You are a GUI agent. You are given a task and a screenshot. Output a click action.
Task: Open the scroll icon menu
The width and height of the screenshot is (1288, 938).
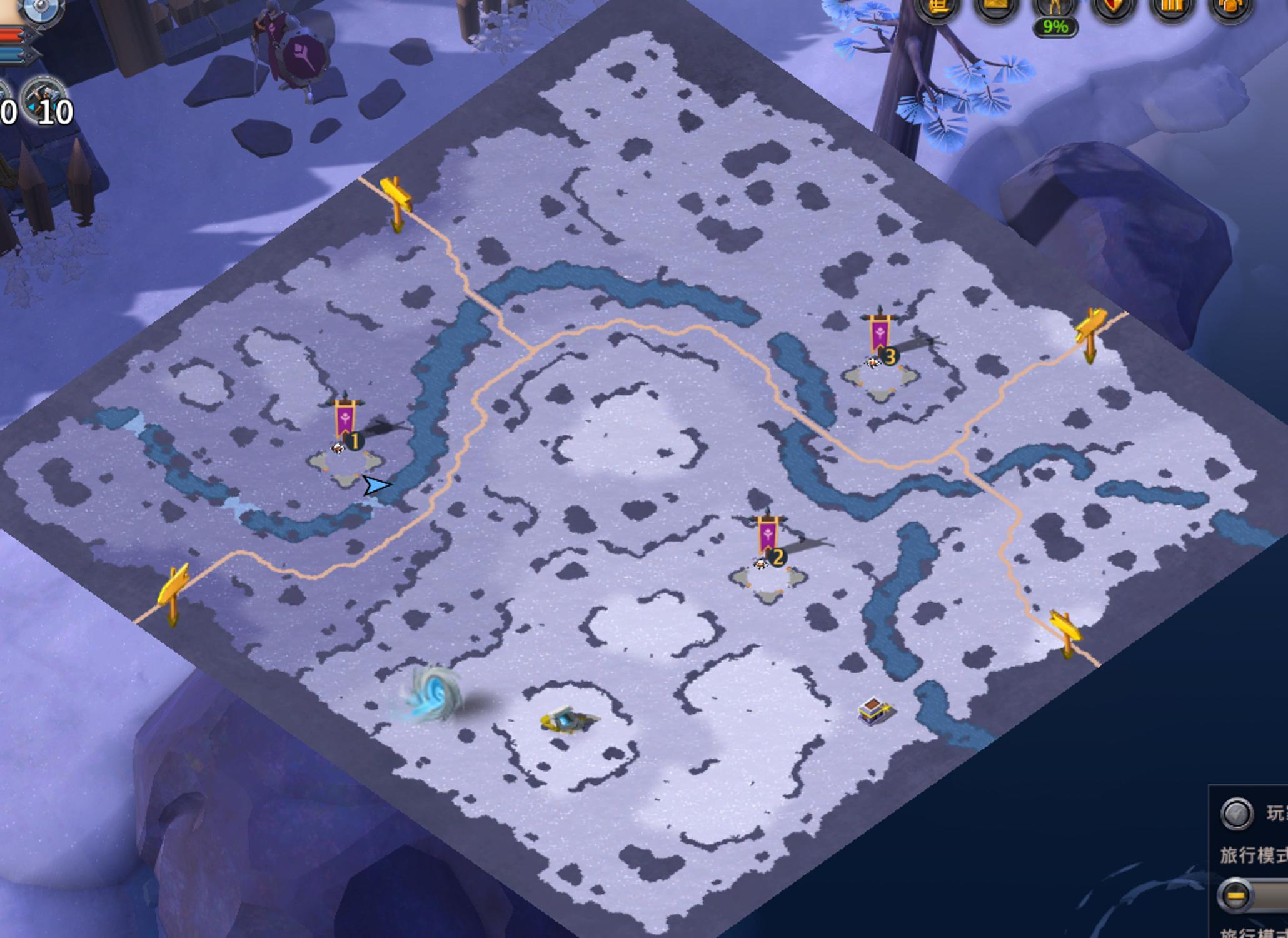click(x=937, y=8)
